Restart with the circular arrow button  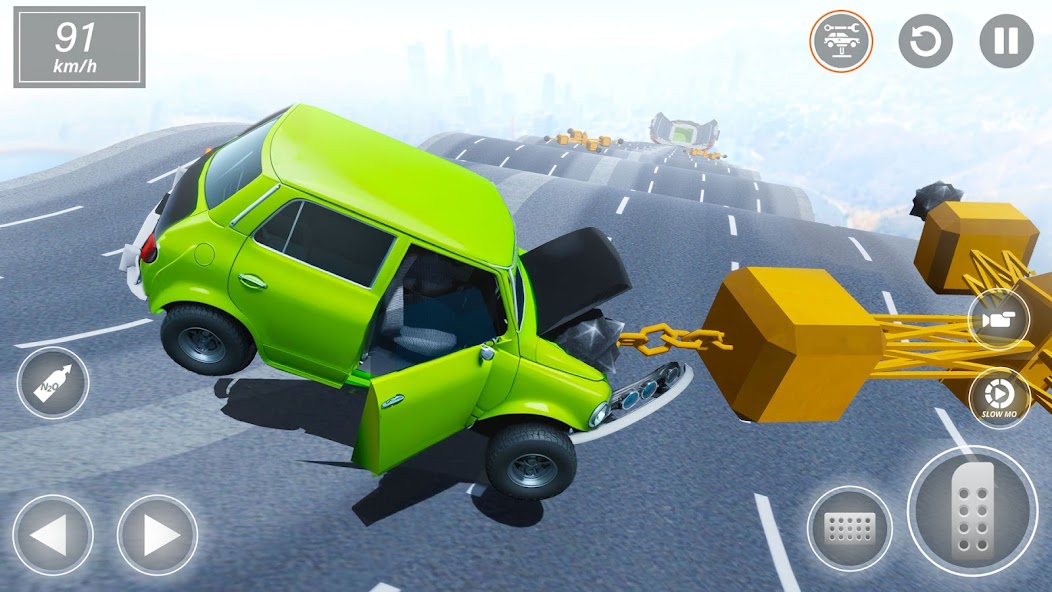[x=925, y=41]
